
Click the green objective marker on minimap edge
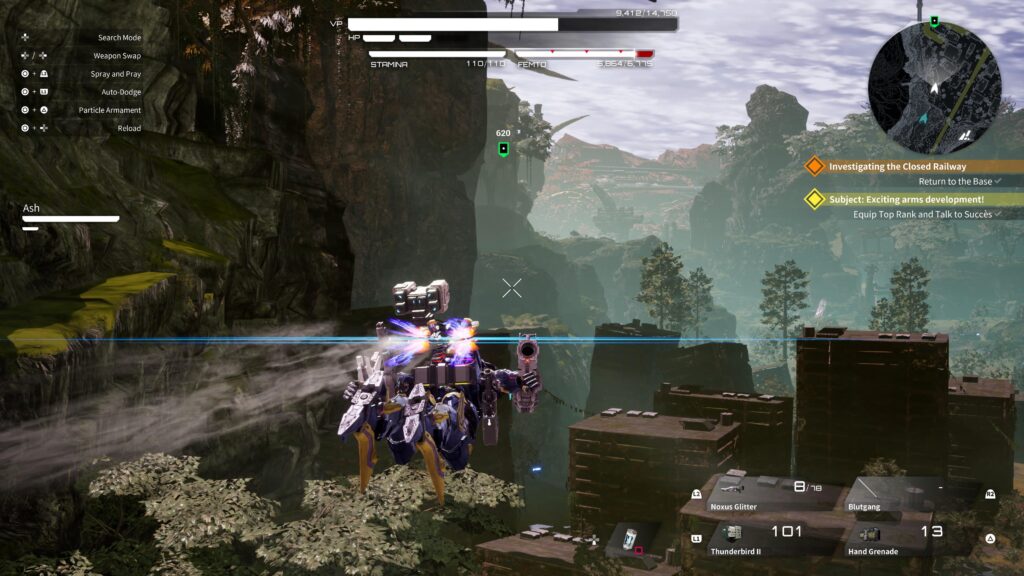(934, 21)
